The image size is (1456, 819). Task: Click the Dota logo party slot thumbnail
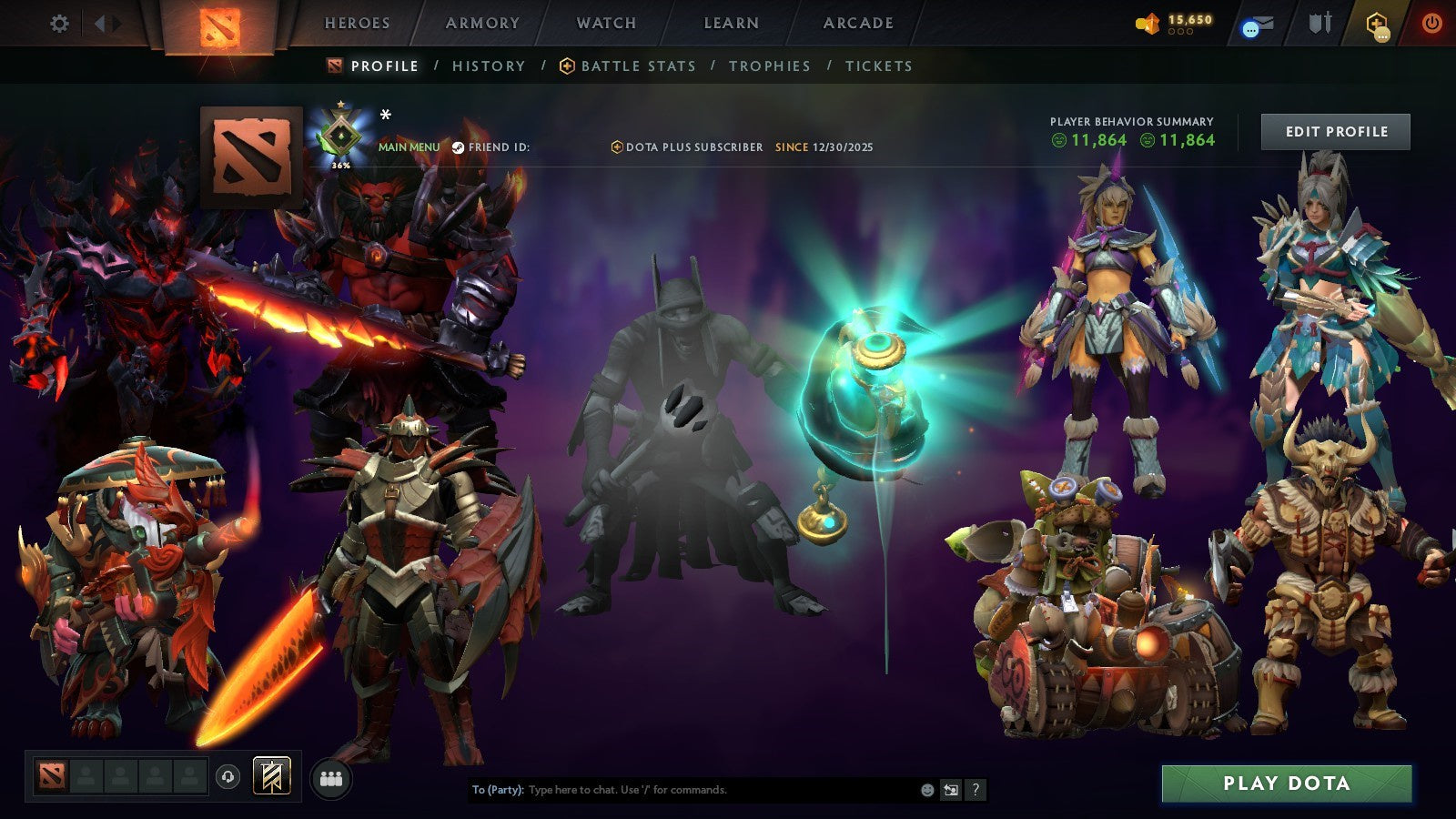[51, 775]
